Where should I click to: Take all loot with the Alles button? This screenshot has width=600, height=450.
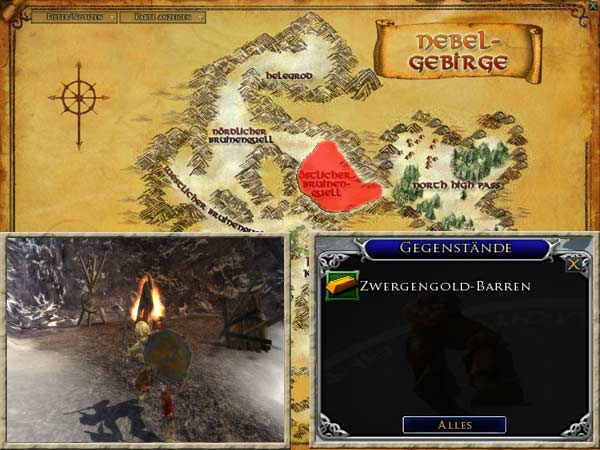coord(454,425)
